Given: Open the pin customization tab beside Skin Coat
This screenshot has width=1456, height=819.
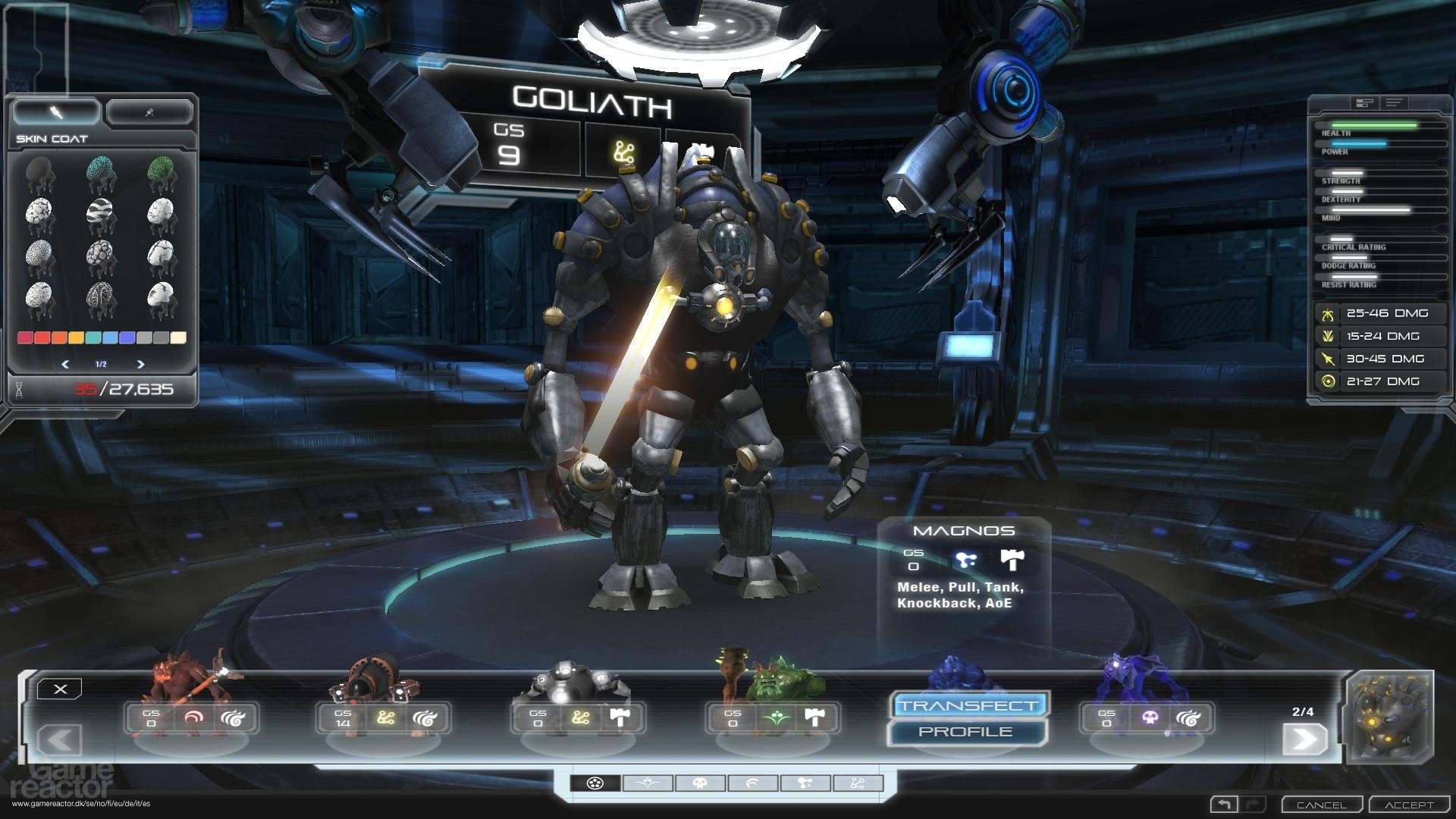Looking at the screenshot, I should [x=149, y=111].
